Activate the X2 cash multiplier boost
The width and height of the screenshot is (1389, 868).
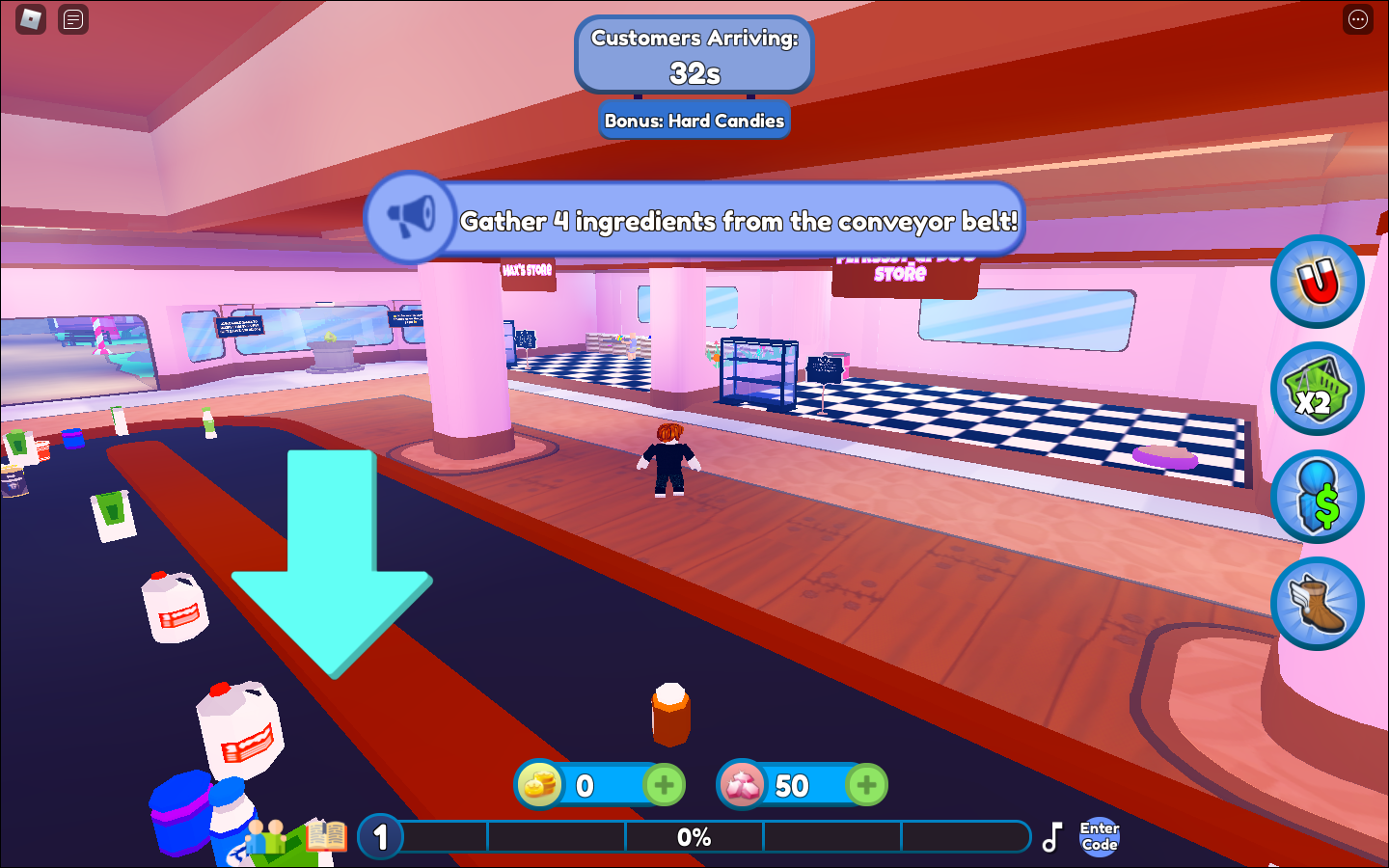click(x=1318, y=388)
